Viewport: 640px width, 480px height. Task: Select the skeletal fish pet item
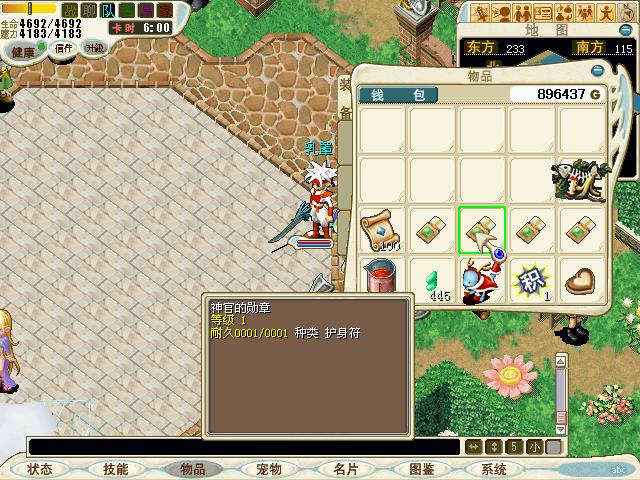(580, 181)
